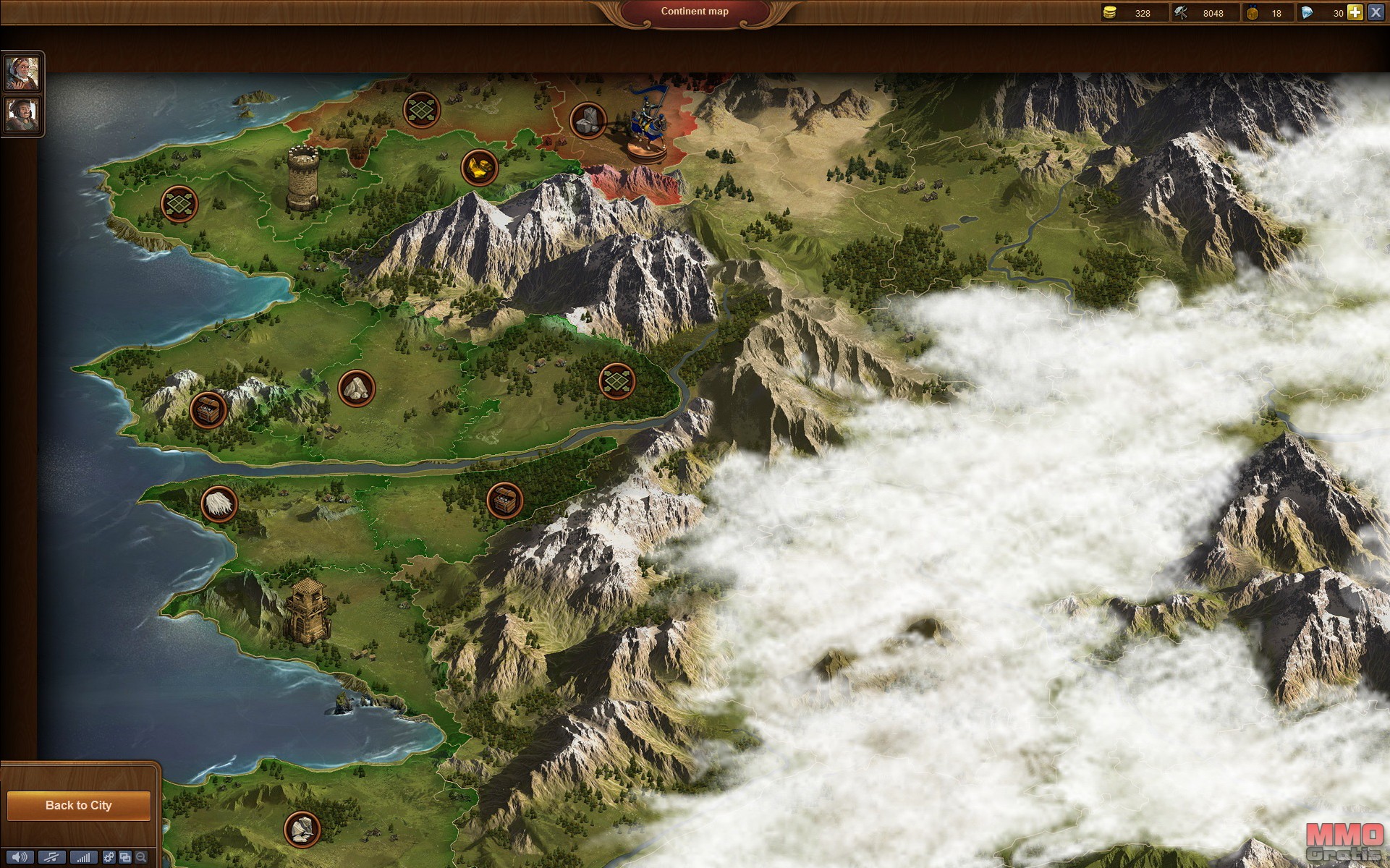
Task: Select the tan rock pile province marker
Action: (x=357, y=388)
